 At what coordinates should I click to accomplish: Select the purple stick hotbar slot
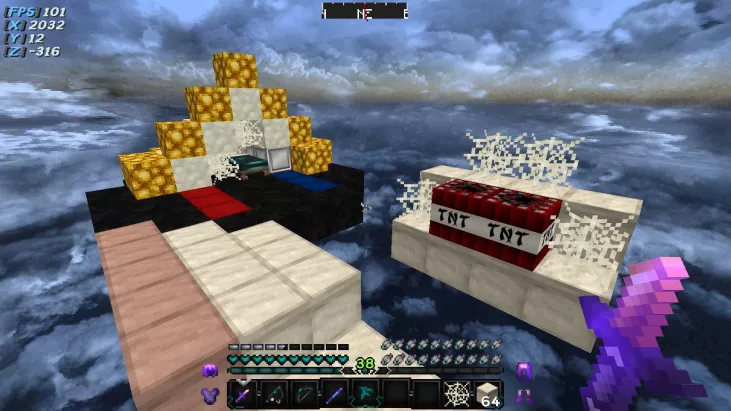[x=335, y=393]
